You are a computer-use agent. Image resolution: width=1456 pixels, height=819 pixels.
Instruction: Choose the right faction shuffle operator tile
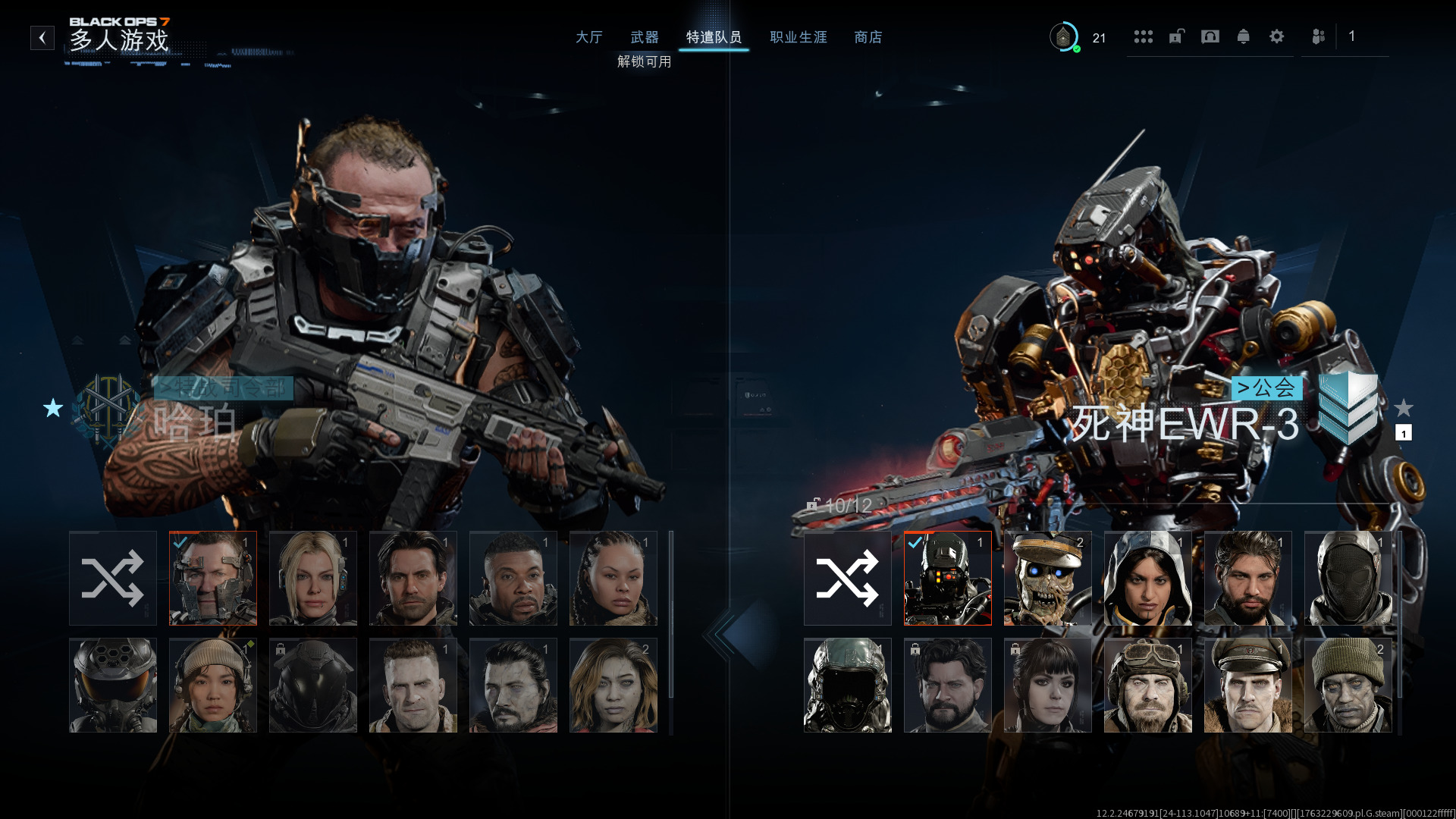coord(847,578)
